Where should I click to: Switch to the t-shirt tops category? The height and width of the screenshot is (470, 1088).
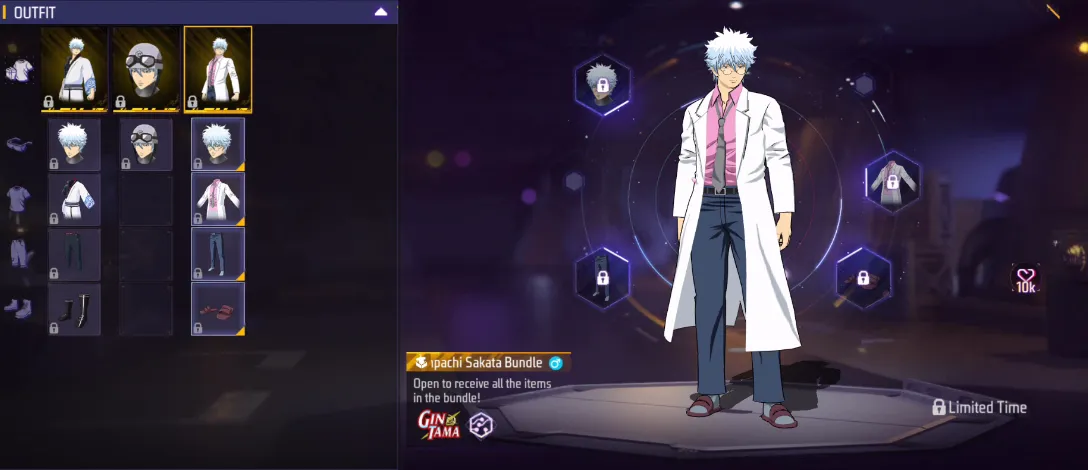18,198
